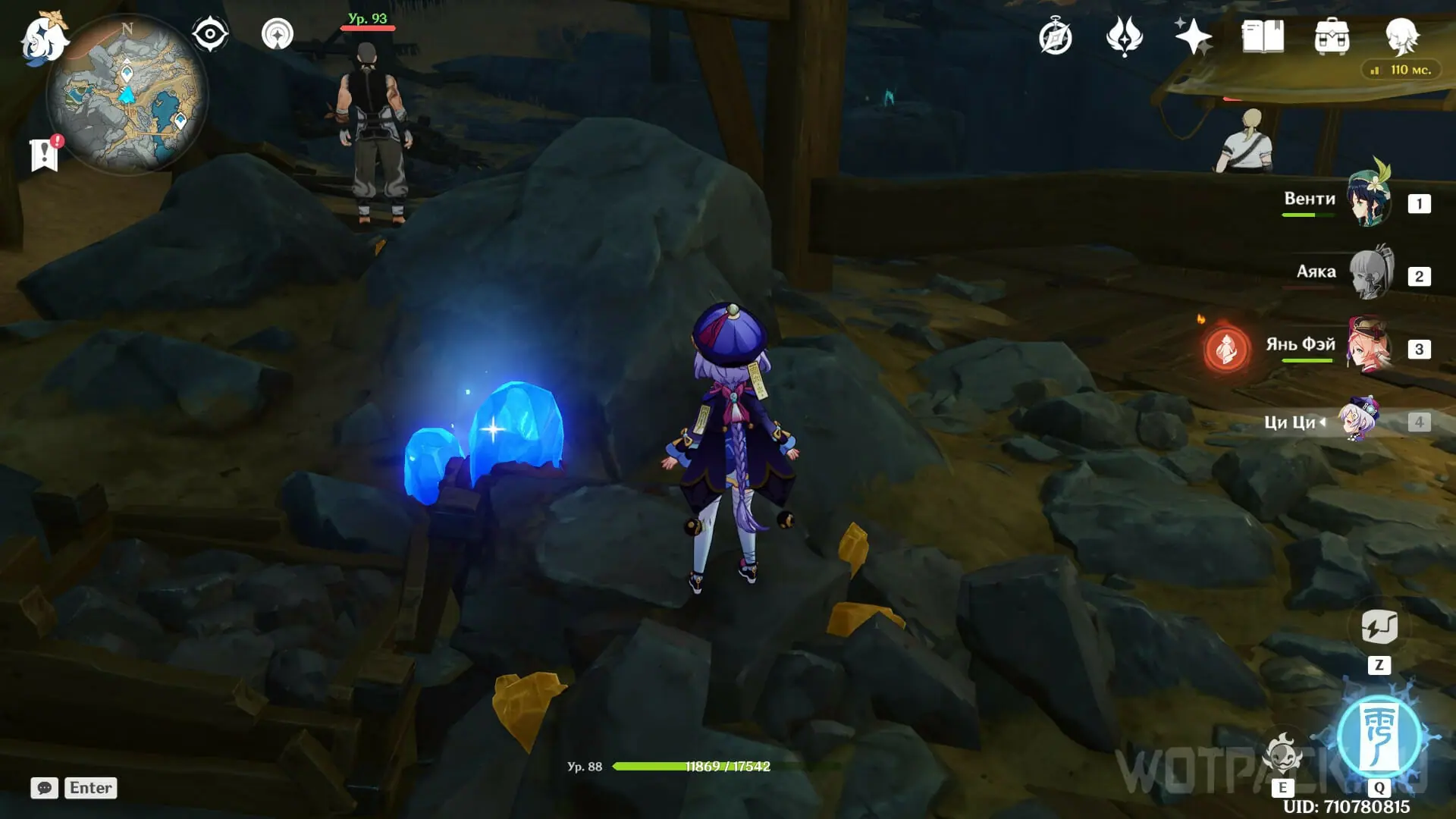Use the gadget lightning icon
Viewport: 1456px width, 819px height.
click(1379, 628)
